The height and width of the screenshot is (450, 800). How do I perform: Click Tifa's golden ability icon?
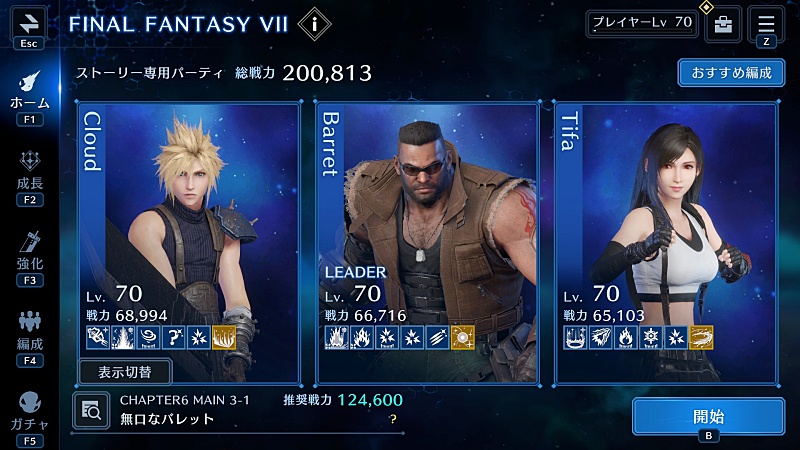[x=701, y=339]
